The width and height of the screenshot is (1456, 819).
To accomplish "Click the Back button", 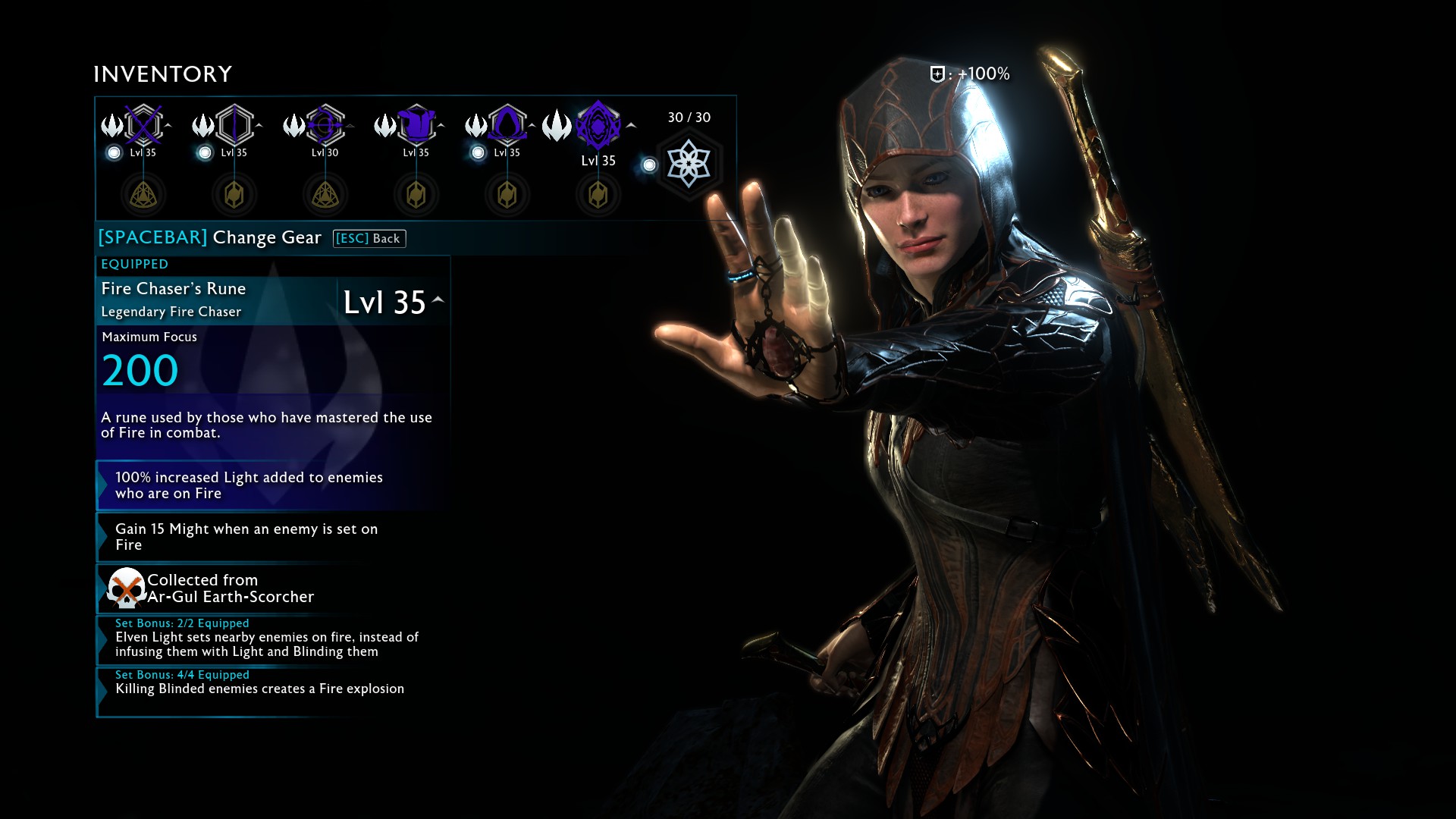I will pos(369,238).
